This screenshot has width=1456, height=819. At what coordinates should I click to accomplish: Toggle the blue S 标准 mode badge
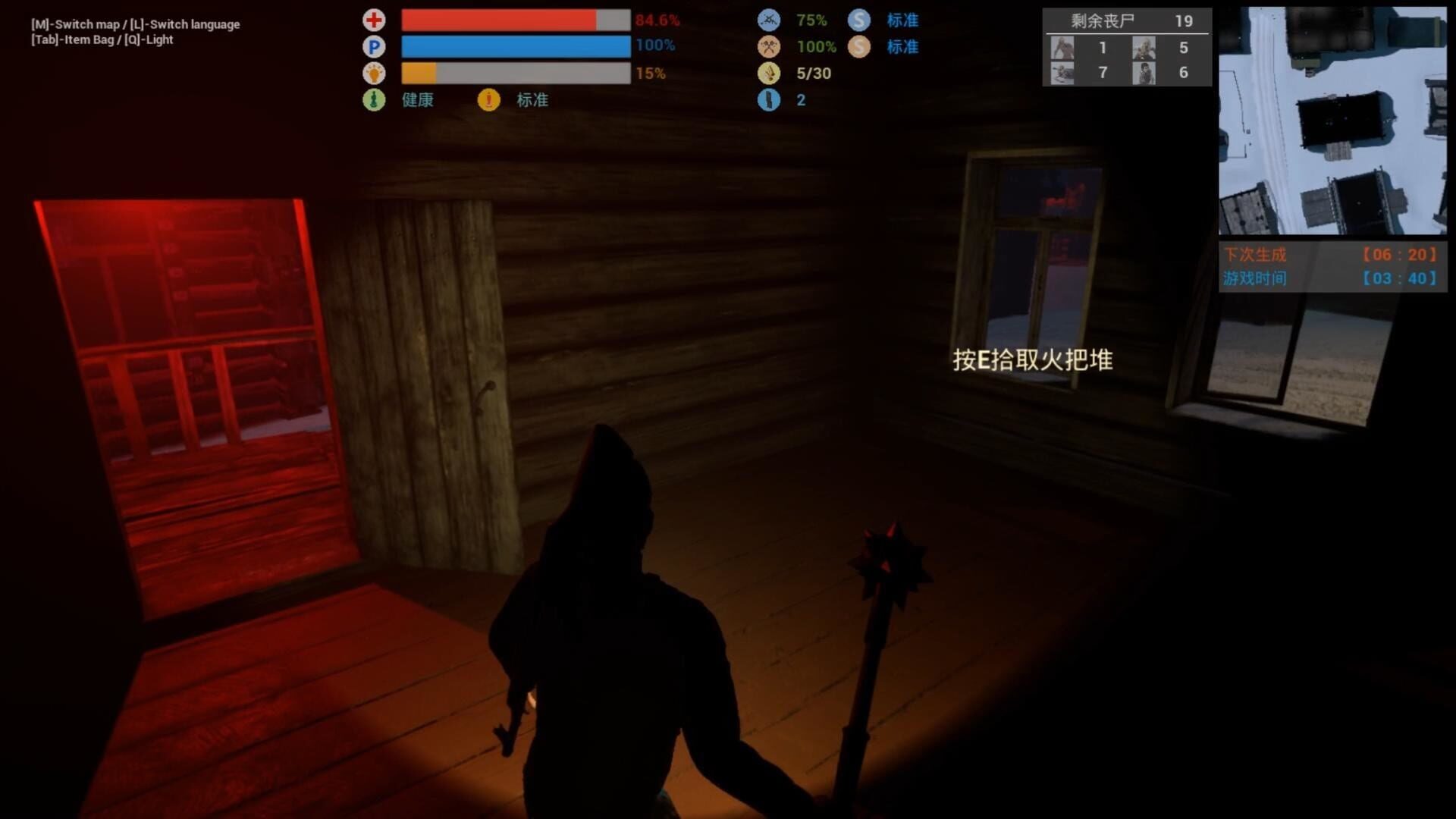click(859, 20)
